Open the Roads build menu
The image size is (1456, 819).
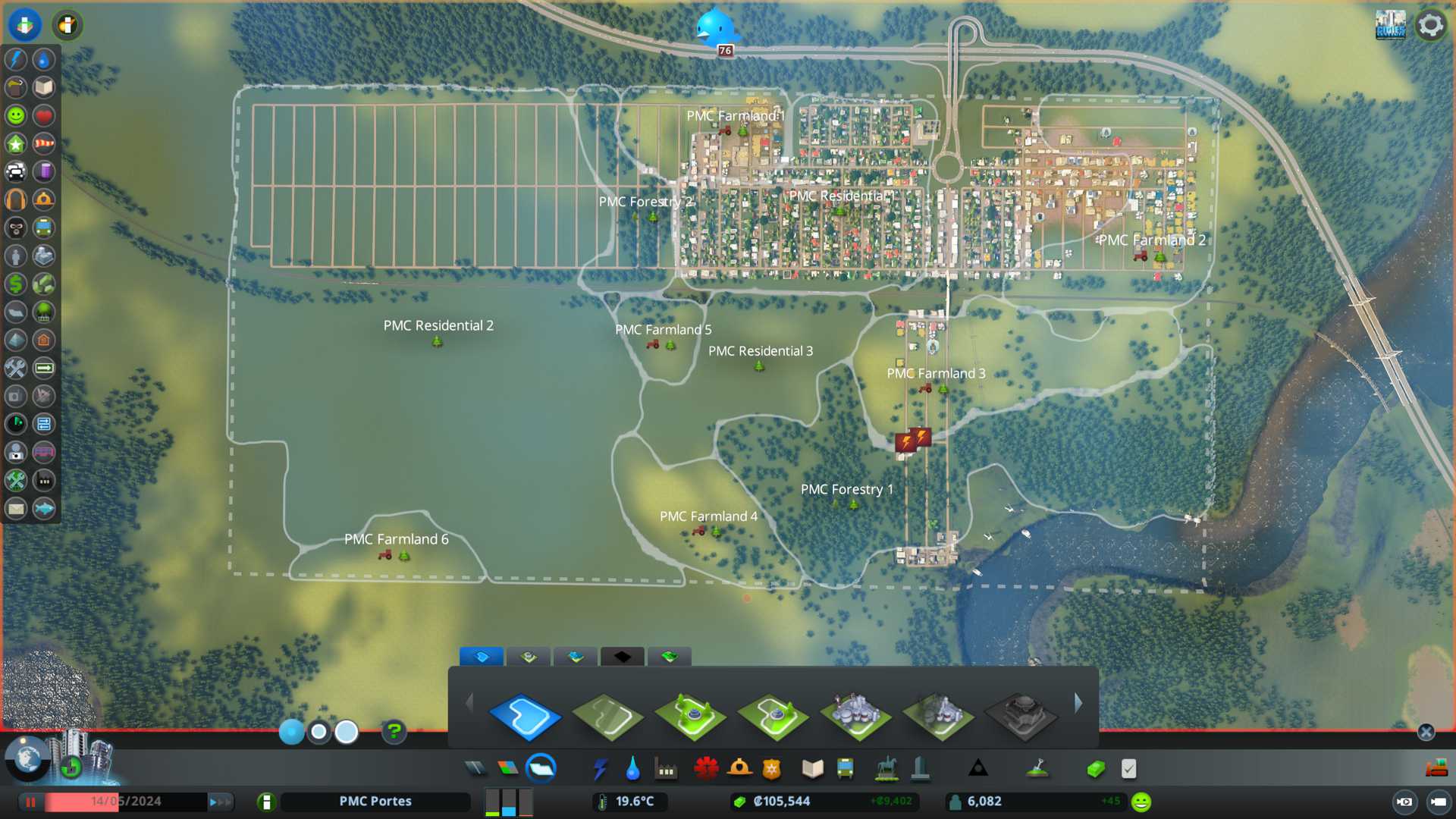click(x=475, y=769)
